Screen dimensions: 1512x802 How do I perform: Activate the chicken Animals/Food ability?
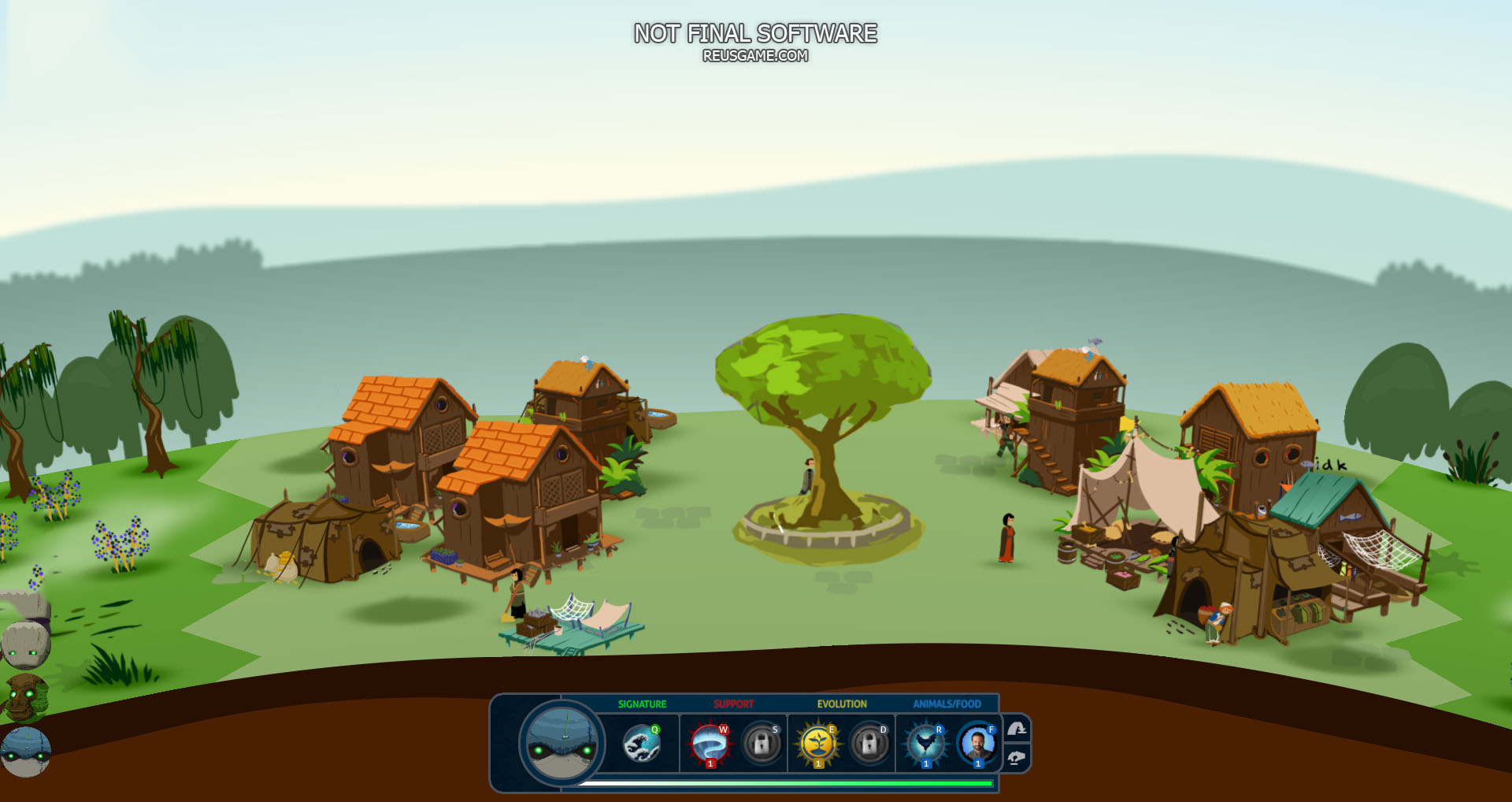925,744
